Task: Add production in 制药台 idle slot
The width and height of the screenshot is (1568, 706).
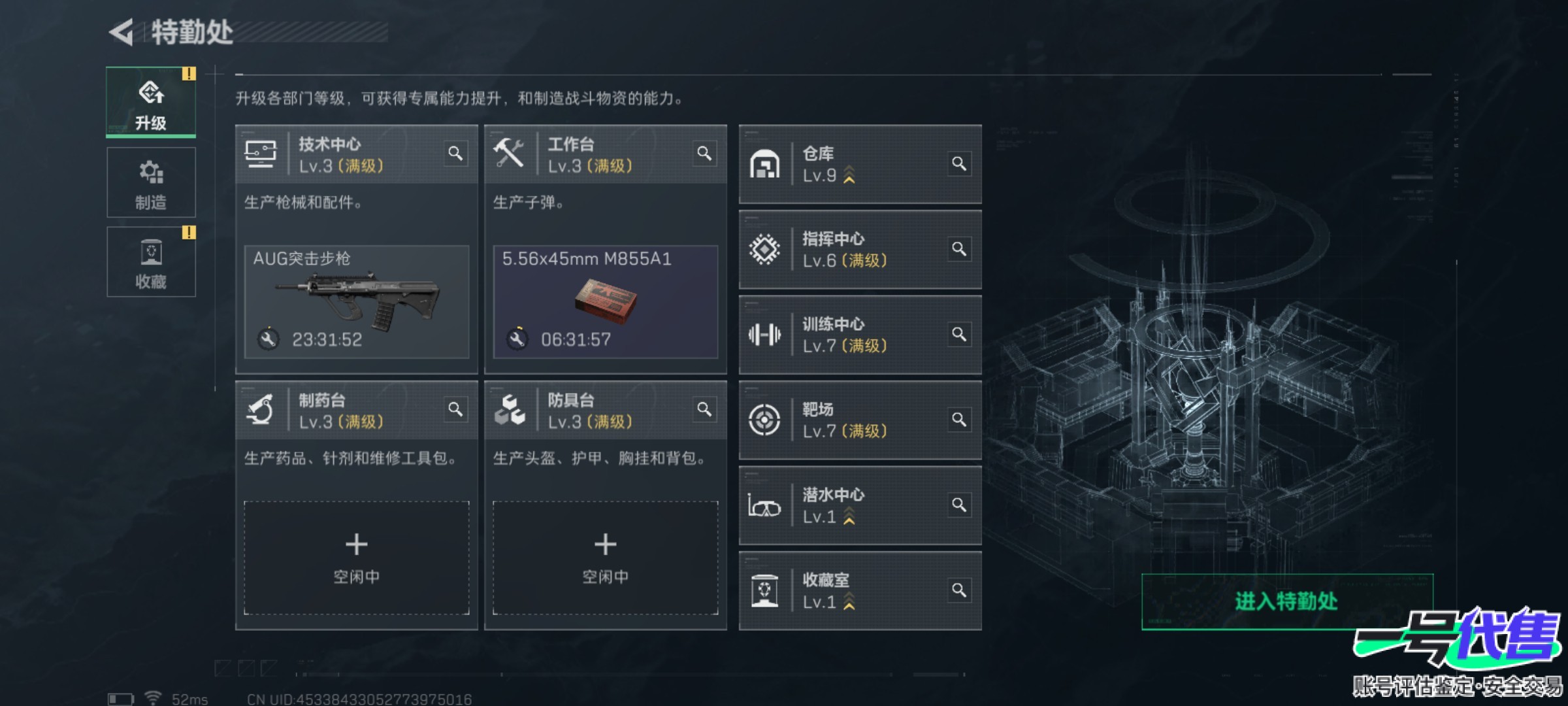Action: (357, 557)
